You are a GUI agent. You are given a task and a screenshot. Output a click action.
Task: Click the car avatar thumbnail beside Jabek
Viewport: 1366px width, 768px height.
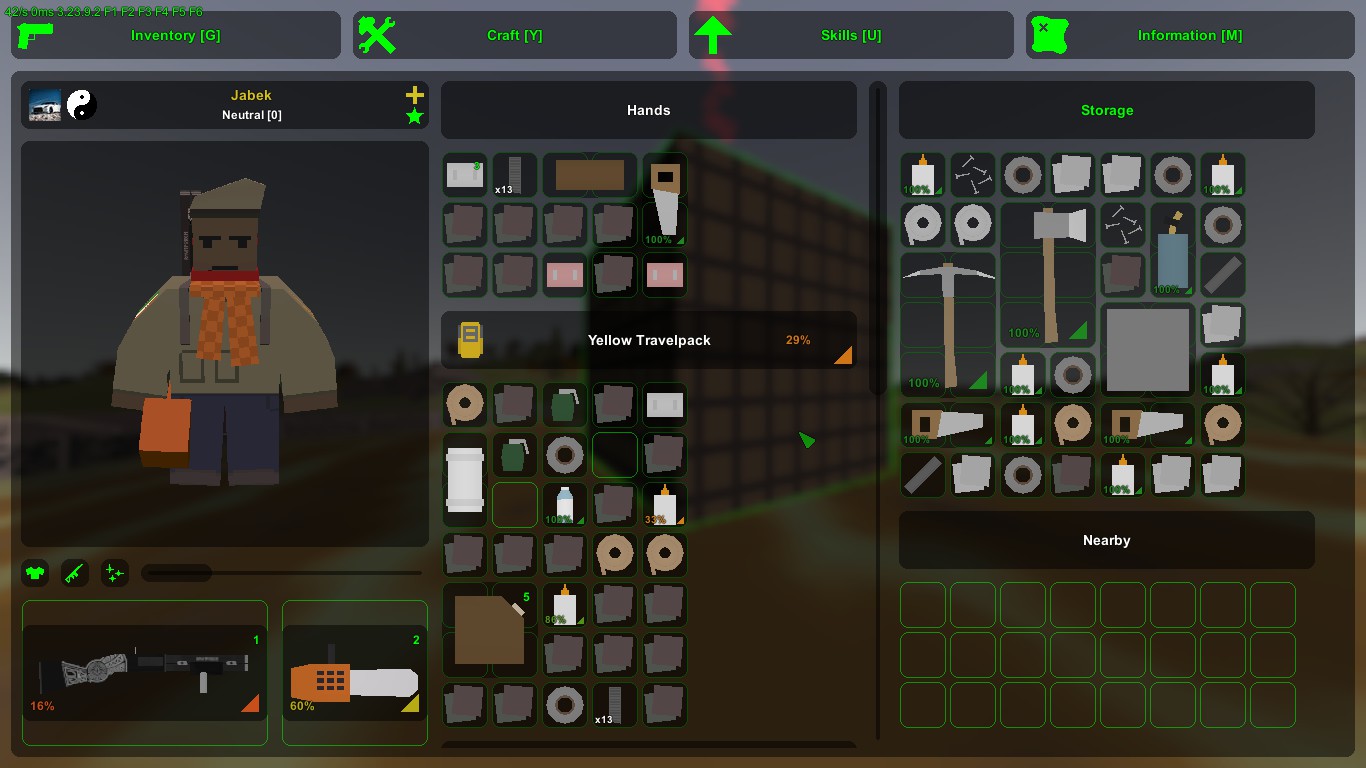[43, 104]
